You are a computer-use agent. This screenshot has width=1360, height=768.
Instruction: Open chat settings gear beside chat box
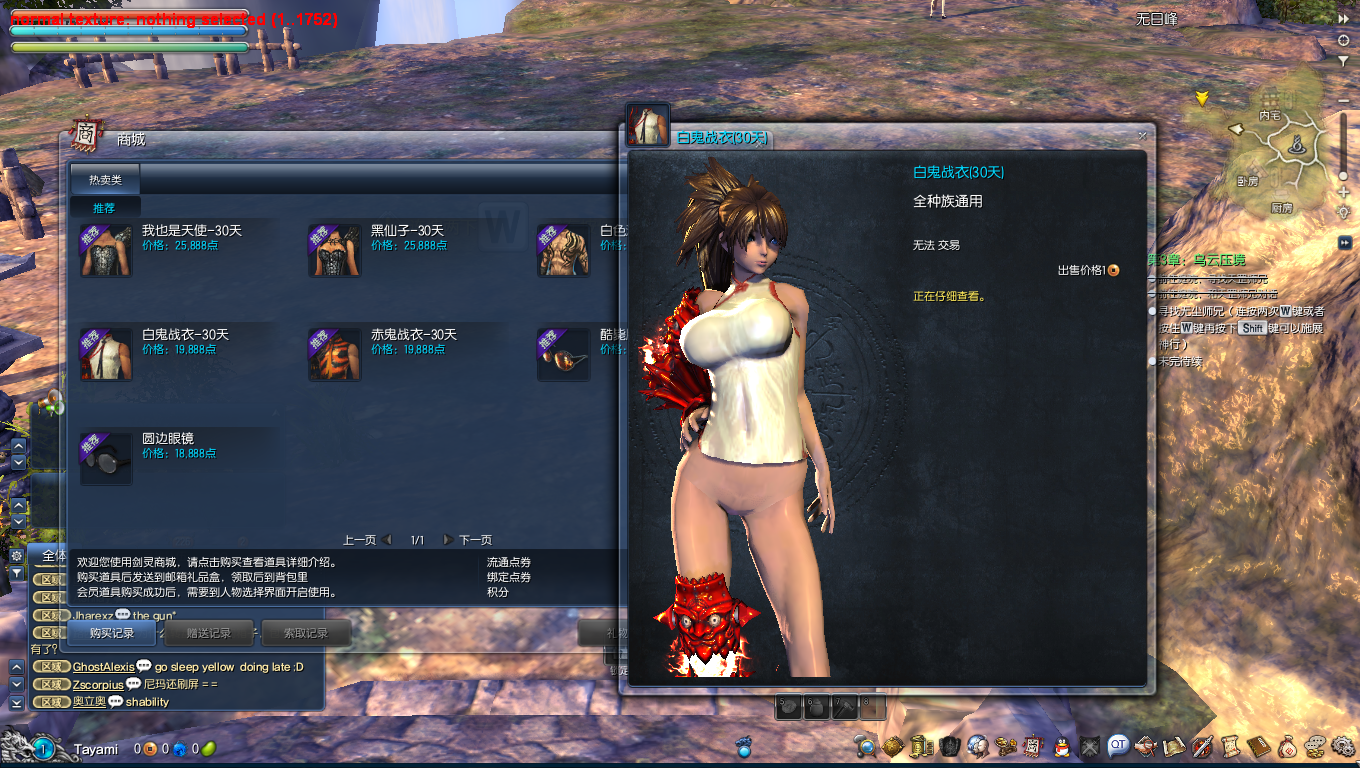[x=16, y=555]
